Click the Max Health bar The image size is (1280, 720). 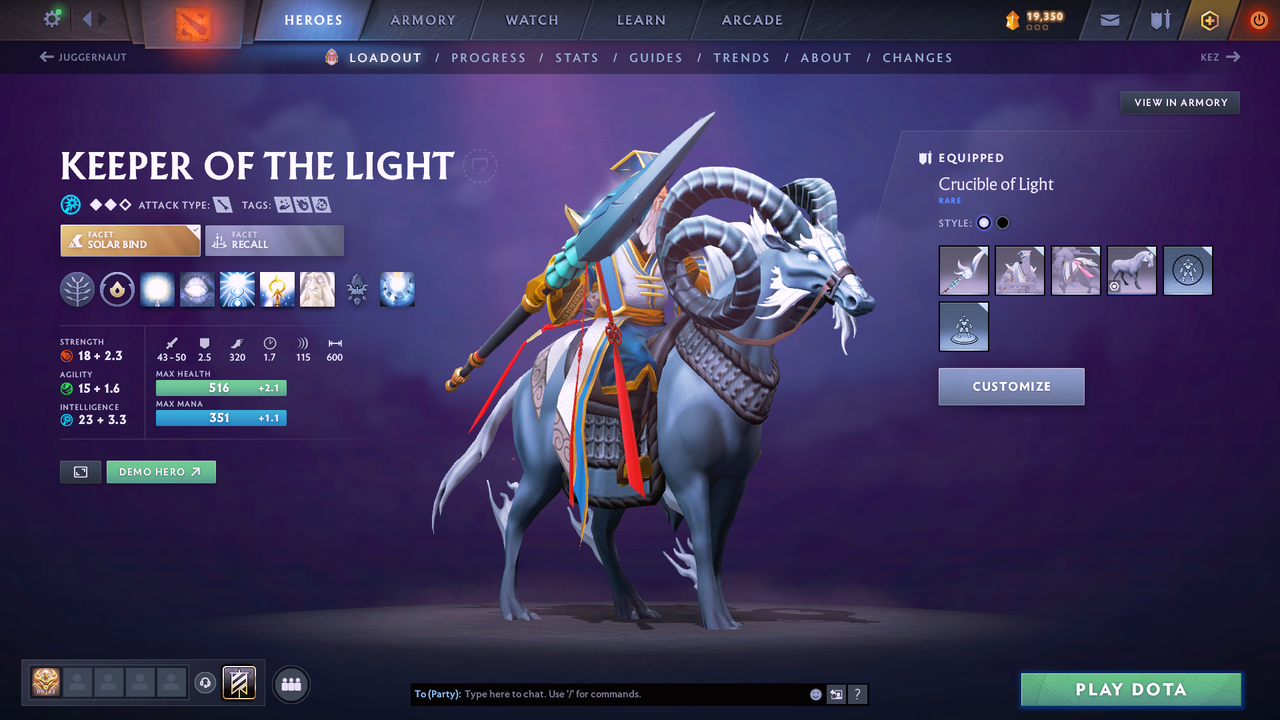point(221,387)
